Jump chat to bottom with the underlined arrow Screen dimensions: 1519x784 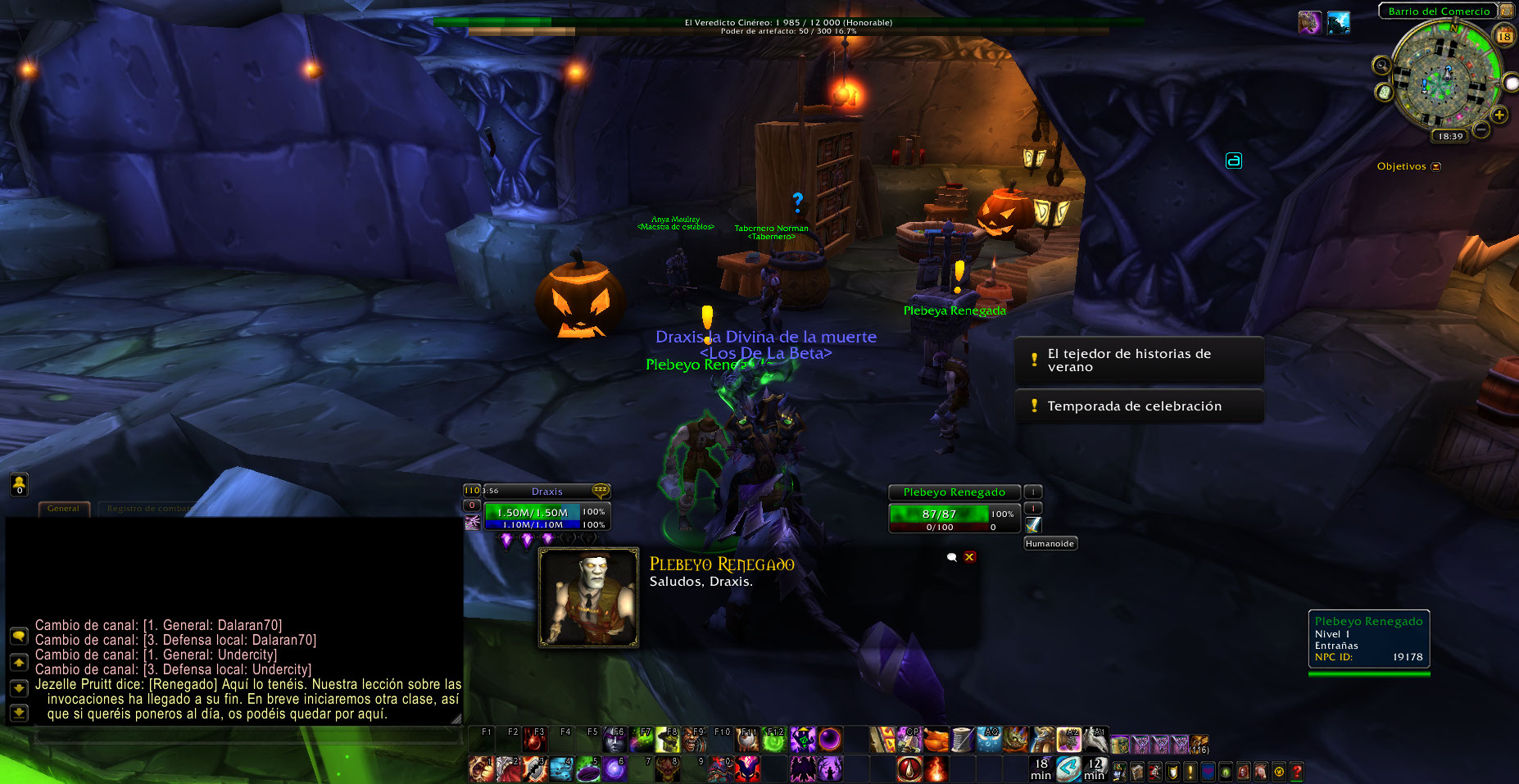coord(18,713)
